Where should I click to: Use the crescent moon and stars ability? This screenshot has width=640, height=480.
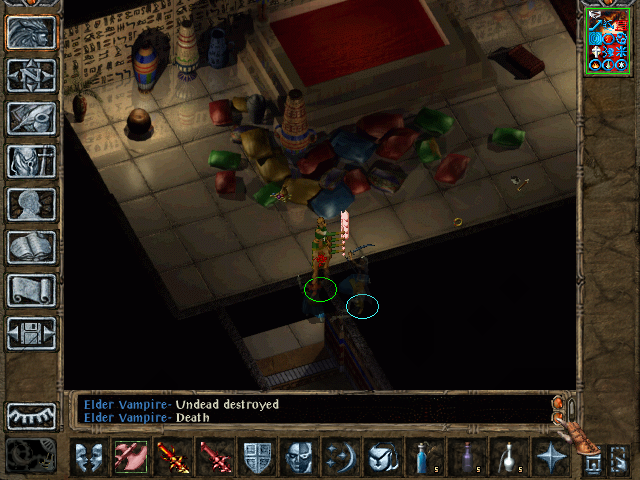[x=341, y=457]
